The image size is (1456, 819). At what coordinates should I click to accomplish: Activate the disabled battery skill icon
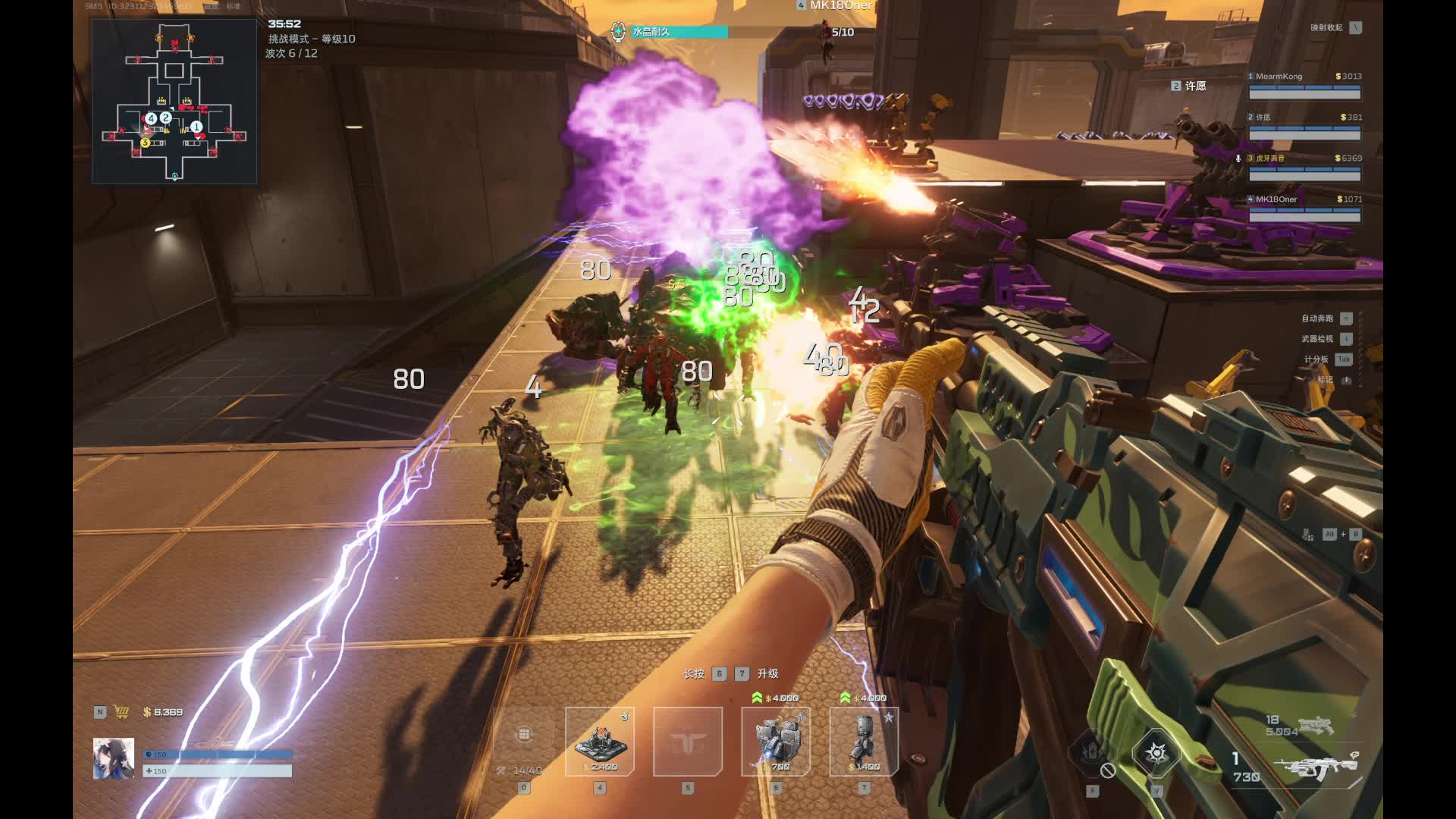pos(1093,753)
